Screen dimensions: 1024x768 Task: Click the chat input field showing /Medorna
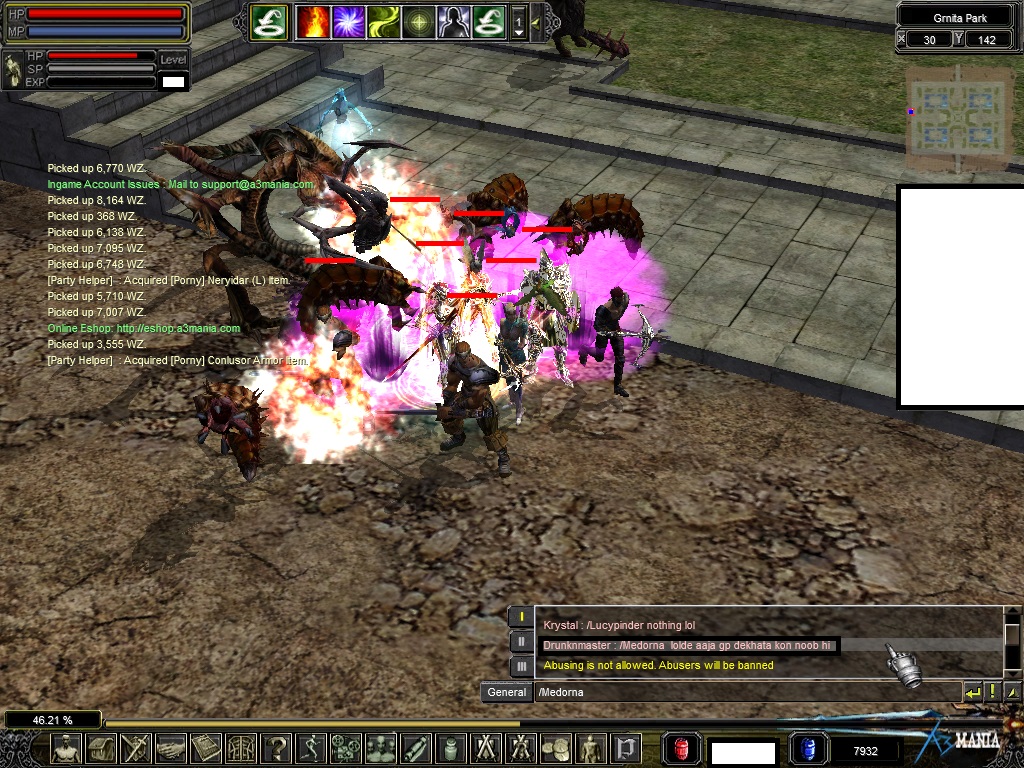(745, 692)
